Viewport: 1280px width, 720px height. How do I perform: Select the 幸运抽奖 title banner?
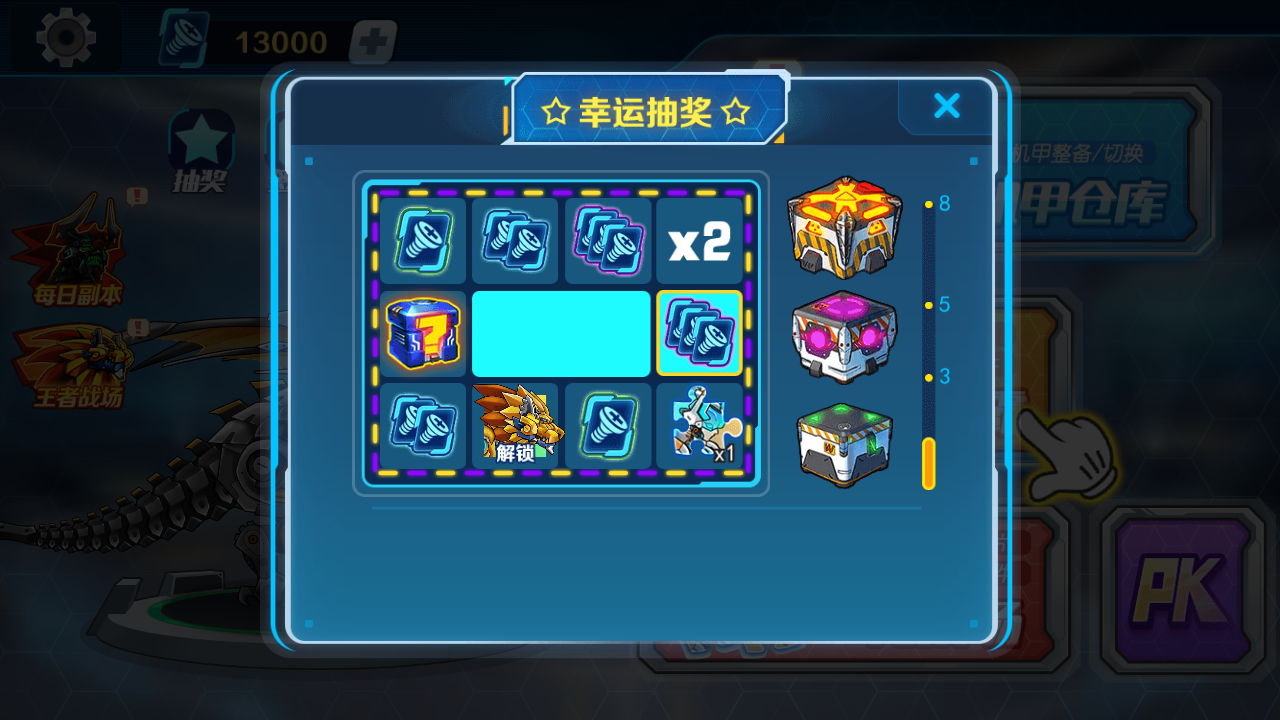646,112
